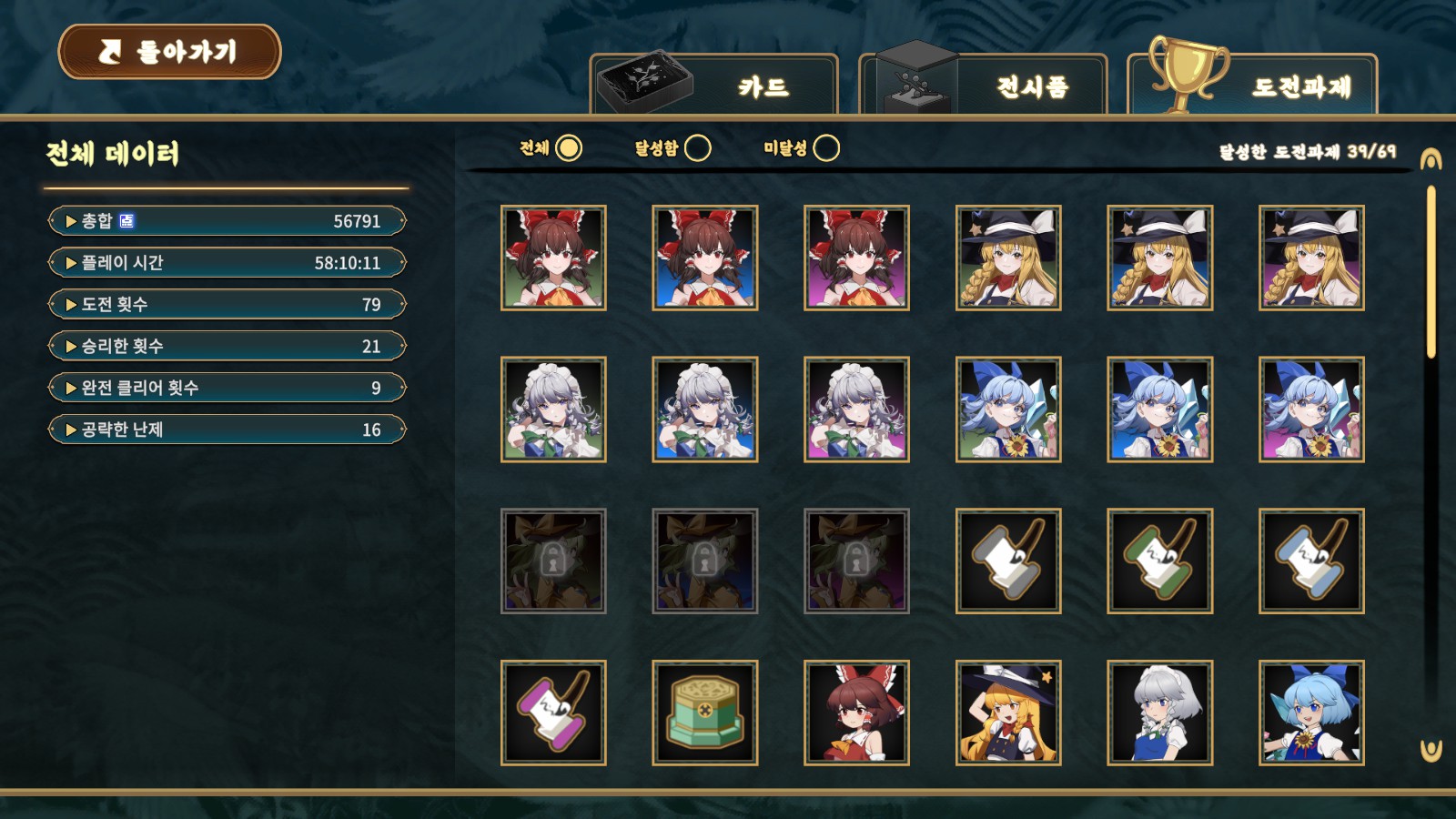Show only 미달성 achievements
The width and height of the screenshot is (1456, 819).
825,148
